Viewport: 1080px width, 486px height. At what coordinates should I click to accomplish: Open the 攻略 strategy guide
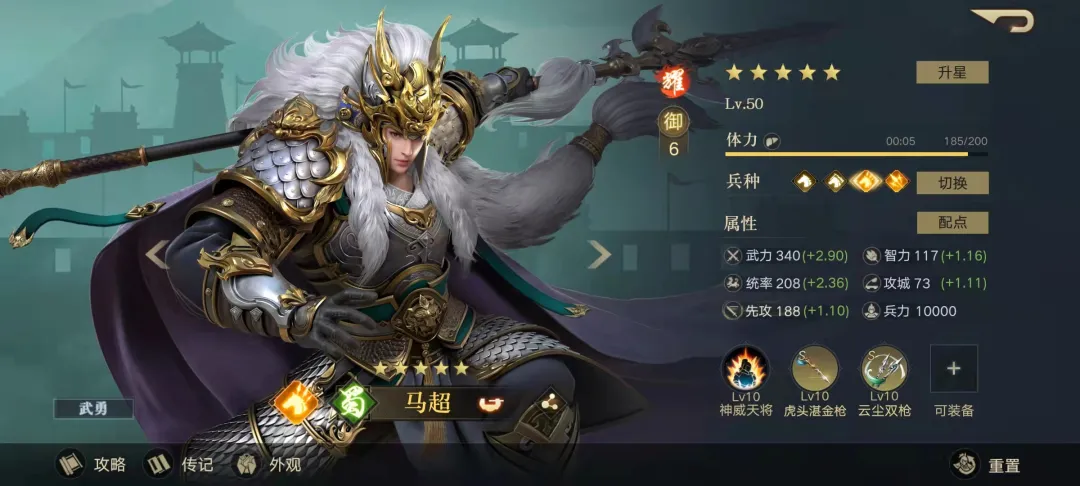(92, 464)
